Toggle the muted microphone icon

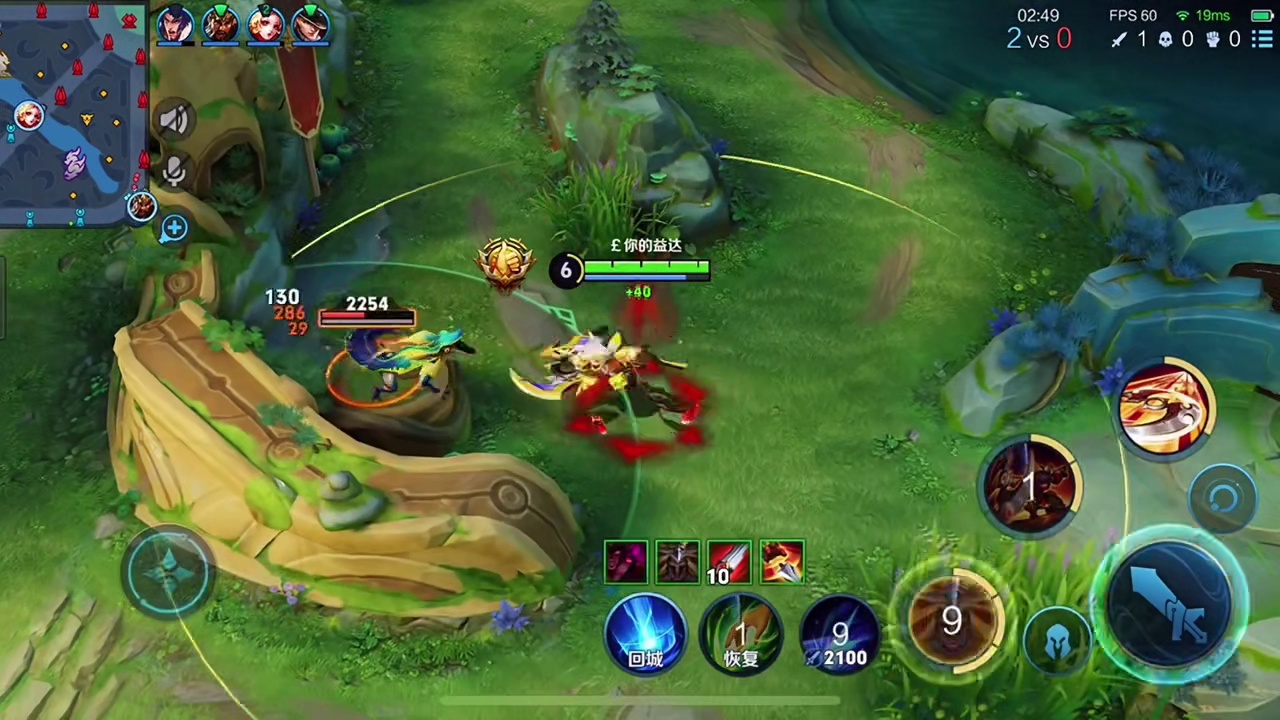[x=174, y=172]
